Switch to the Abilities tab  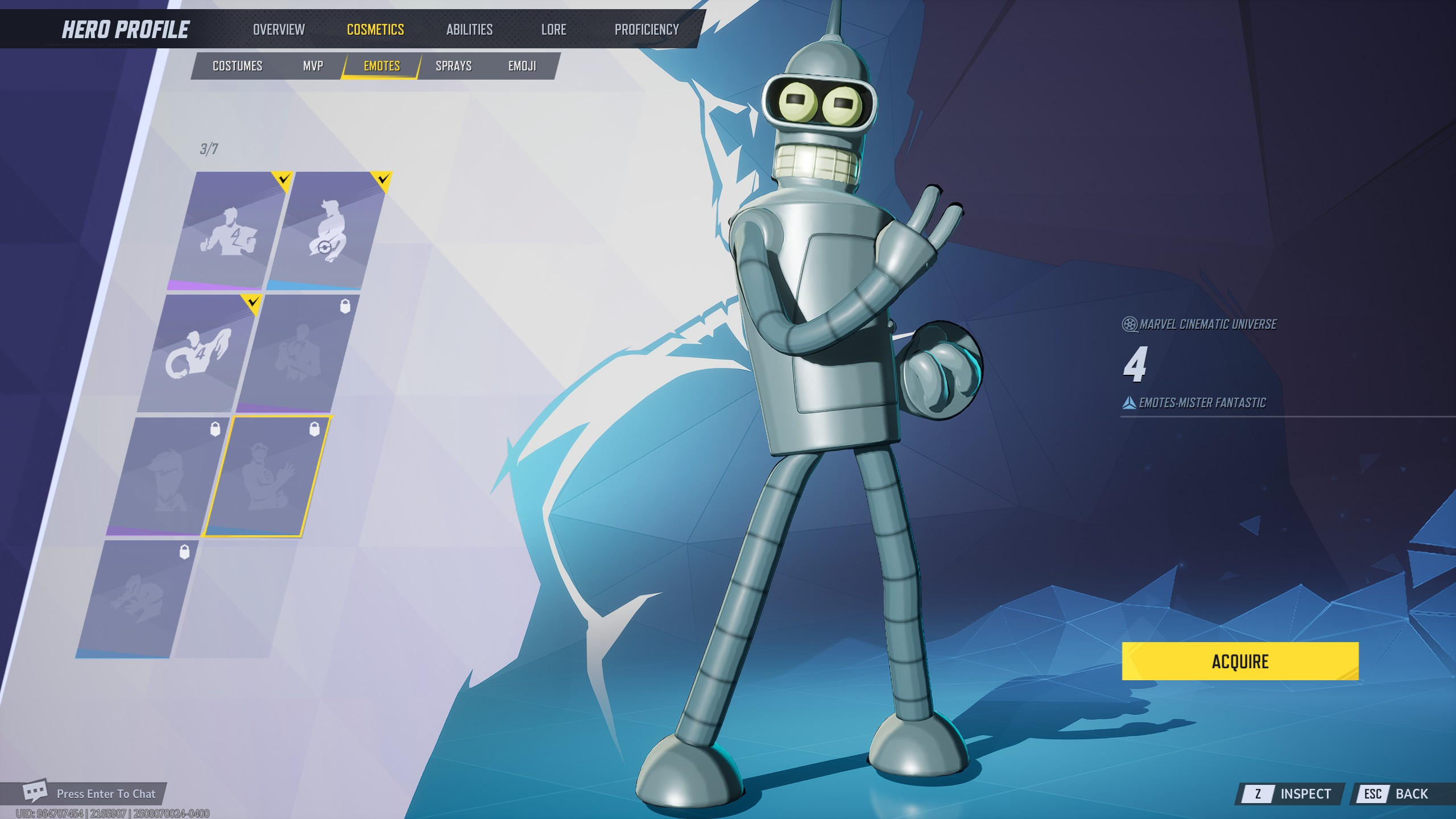(x=469, y=29)
